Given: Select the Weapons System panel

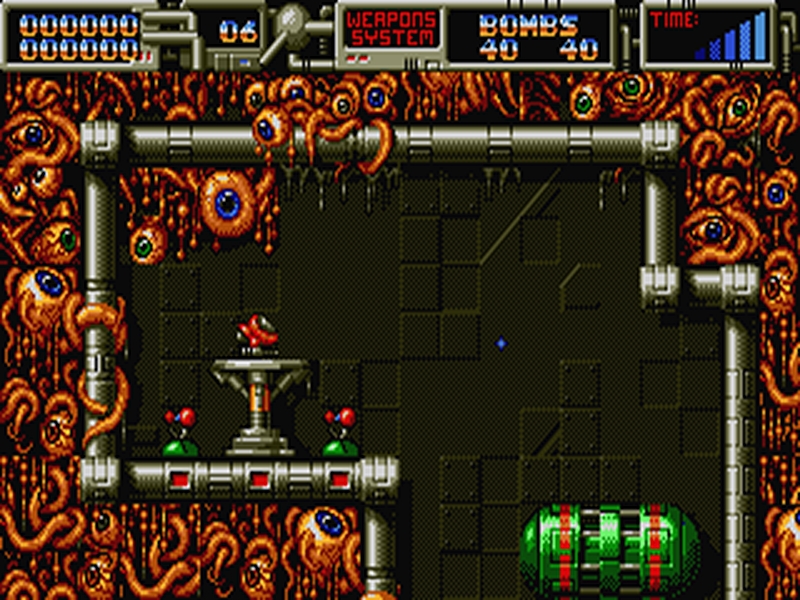Looking at the screenshot, I should pos(391,30).
